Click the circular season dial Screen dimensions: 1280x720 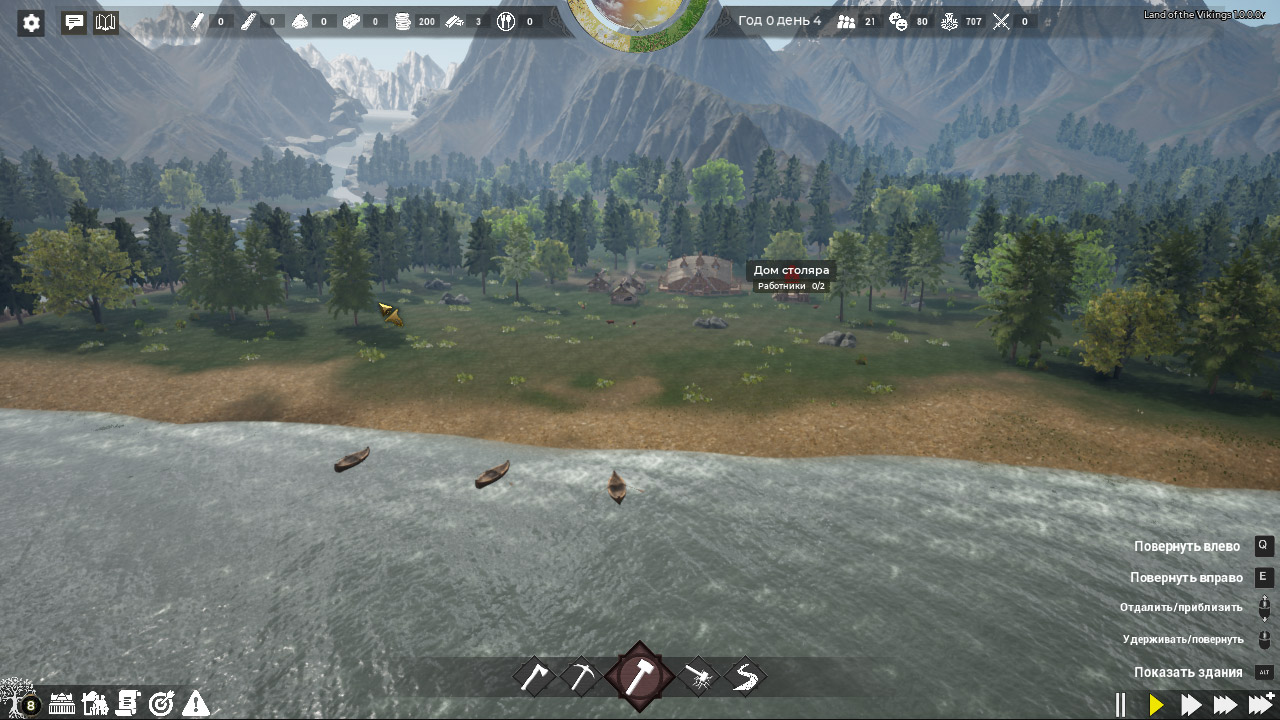tap(638, 22)
